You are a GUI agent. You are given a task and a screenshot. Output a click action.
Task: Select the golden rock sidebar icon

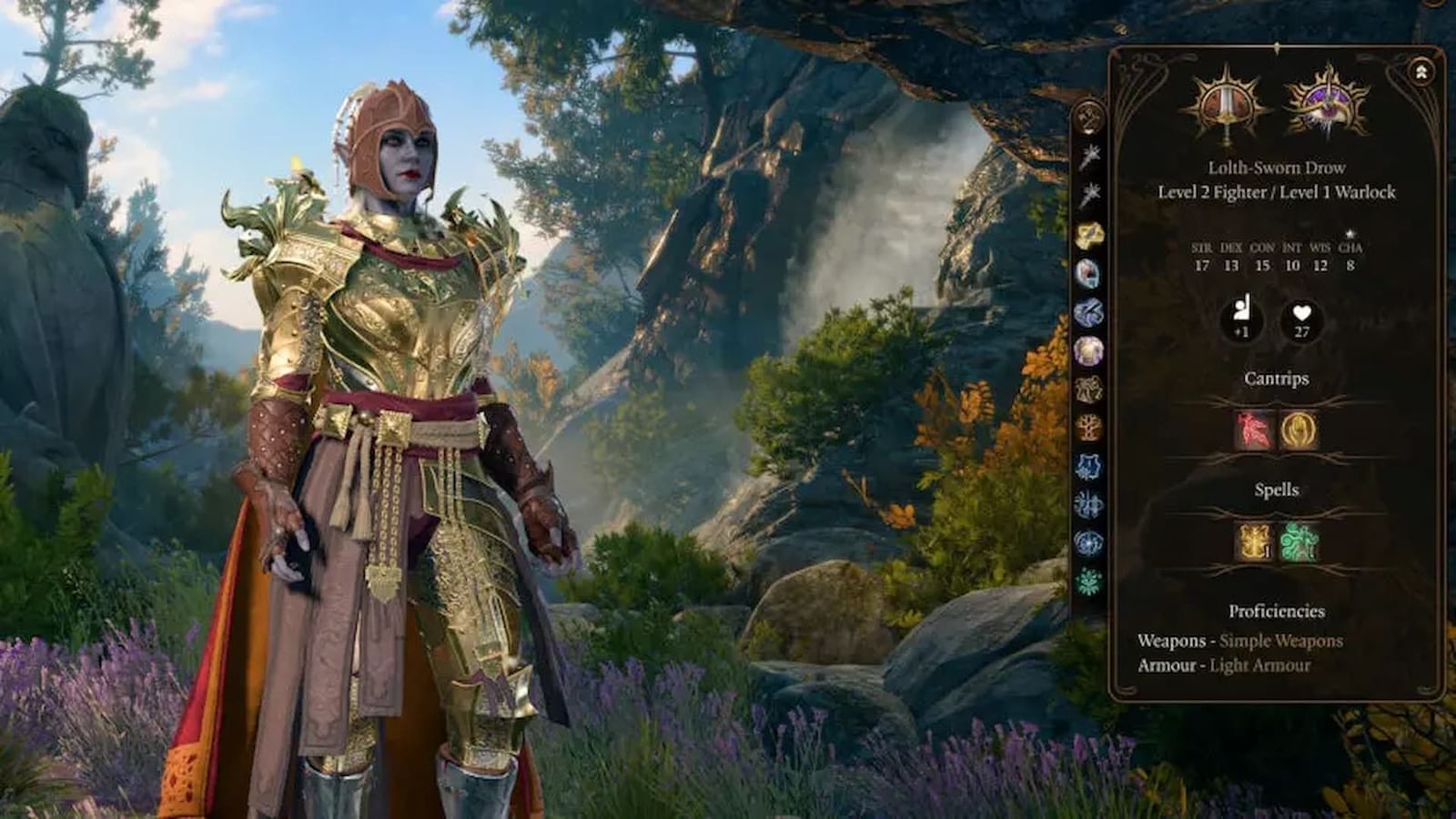point(1088,236)
